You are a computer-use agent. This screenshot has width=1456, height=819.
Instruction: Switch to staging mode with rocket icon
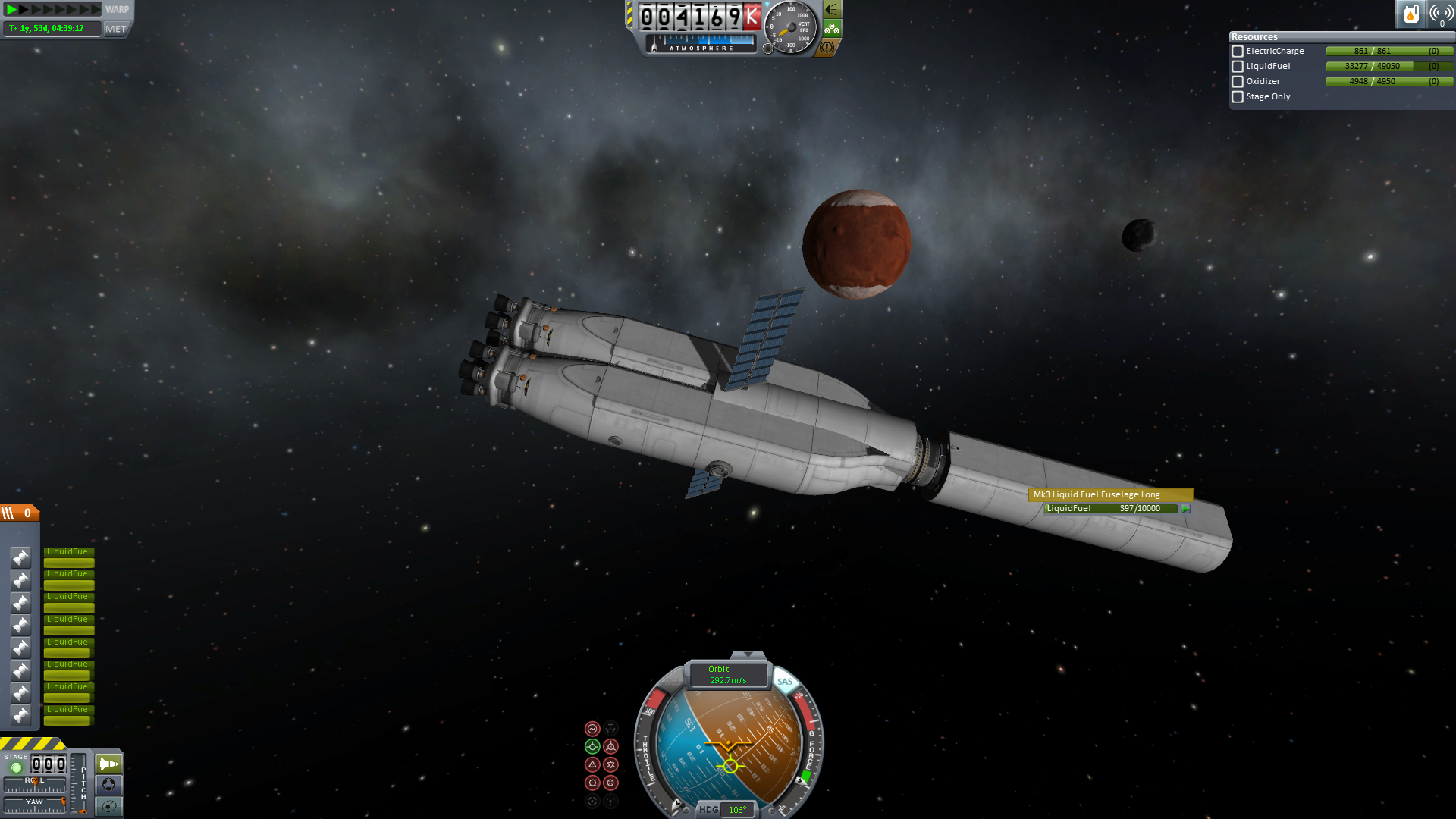point(108,764)
